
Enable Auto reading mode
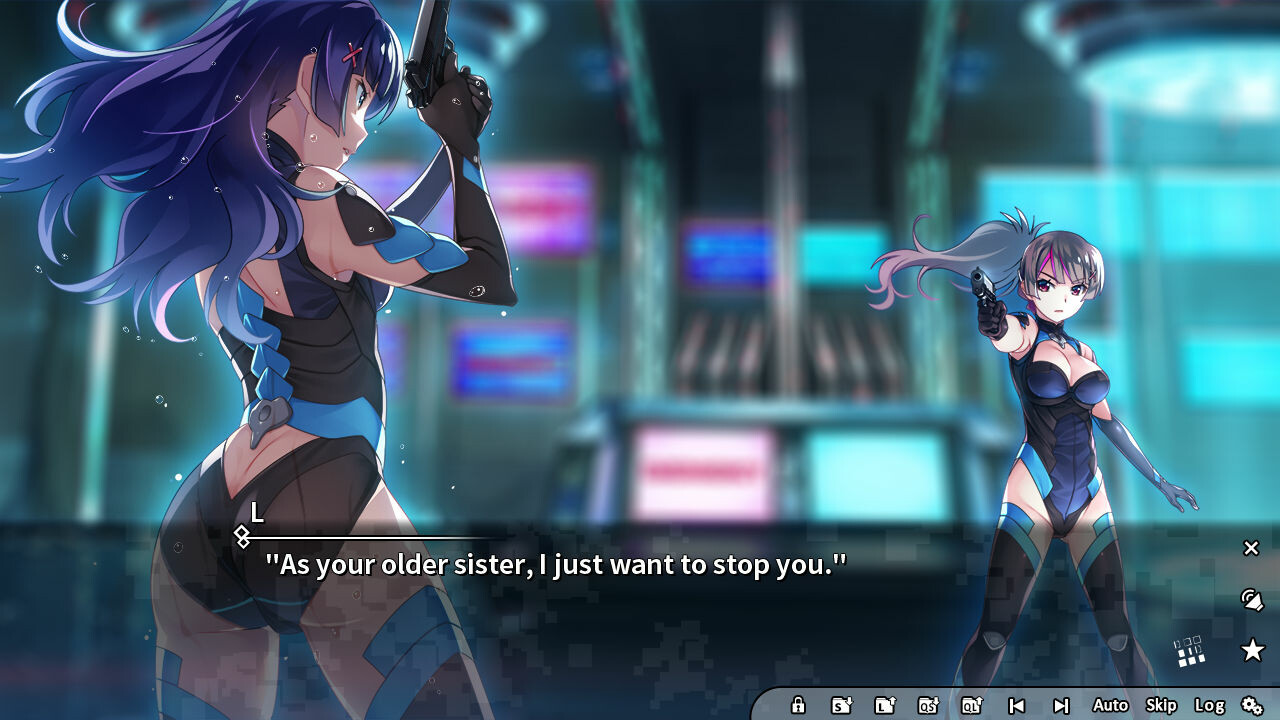coord(1110,705)
